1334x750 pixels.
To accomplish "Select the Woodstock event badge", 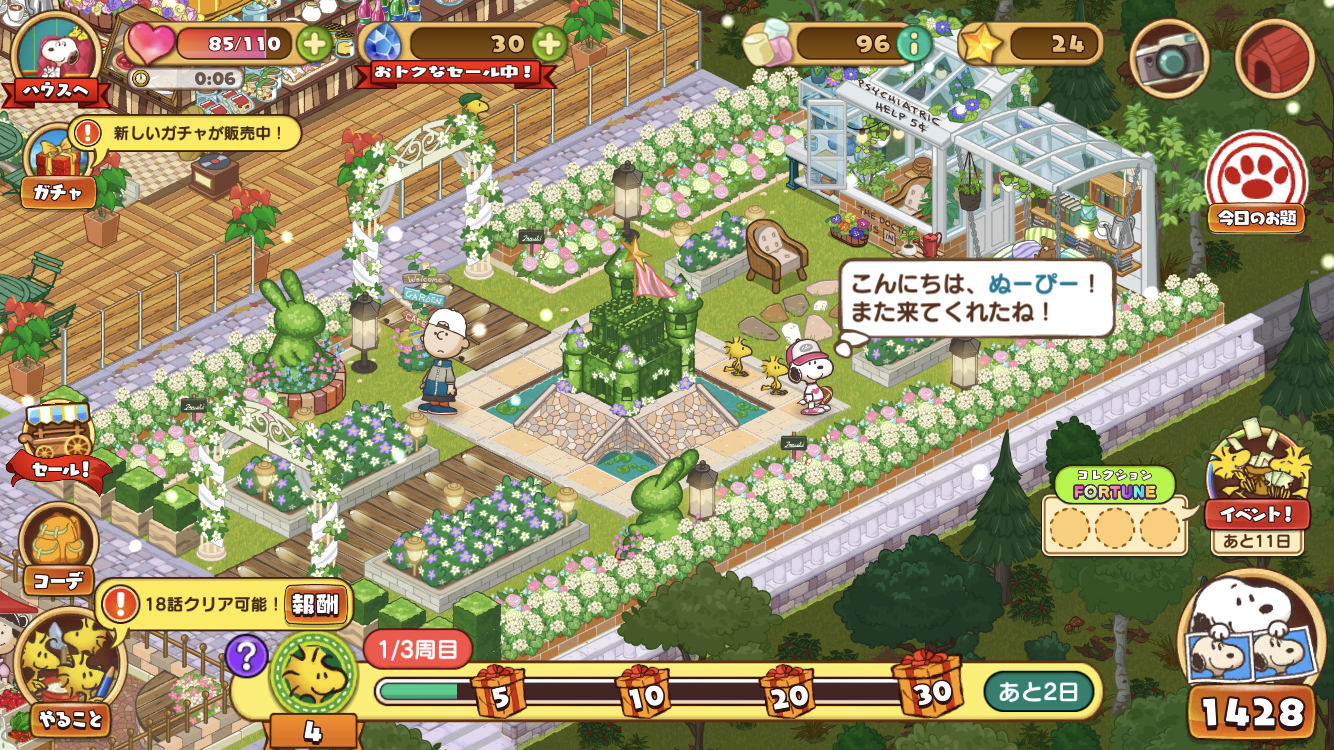I will pyautogui.click(x=314, y=671).
